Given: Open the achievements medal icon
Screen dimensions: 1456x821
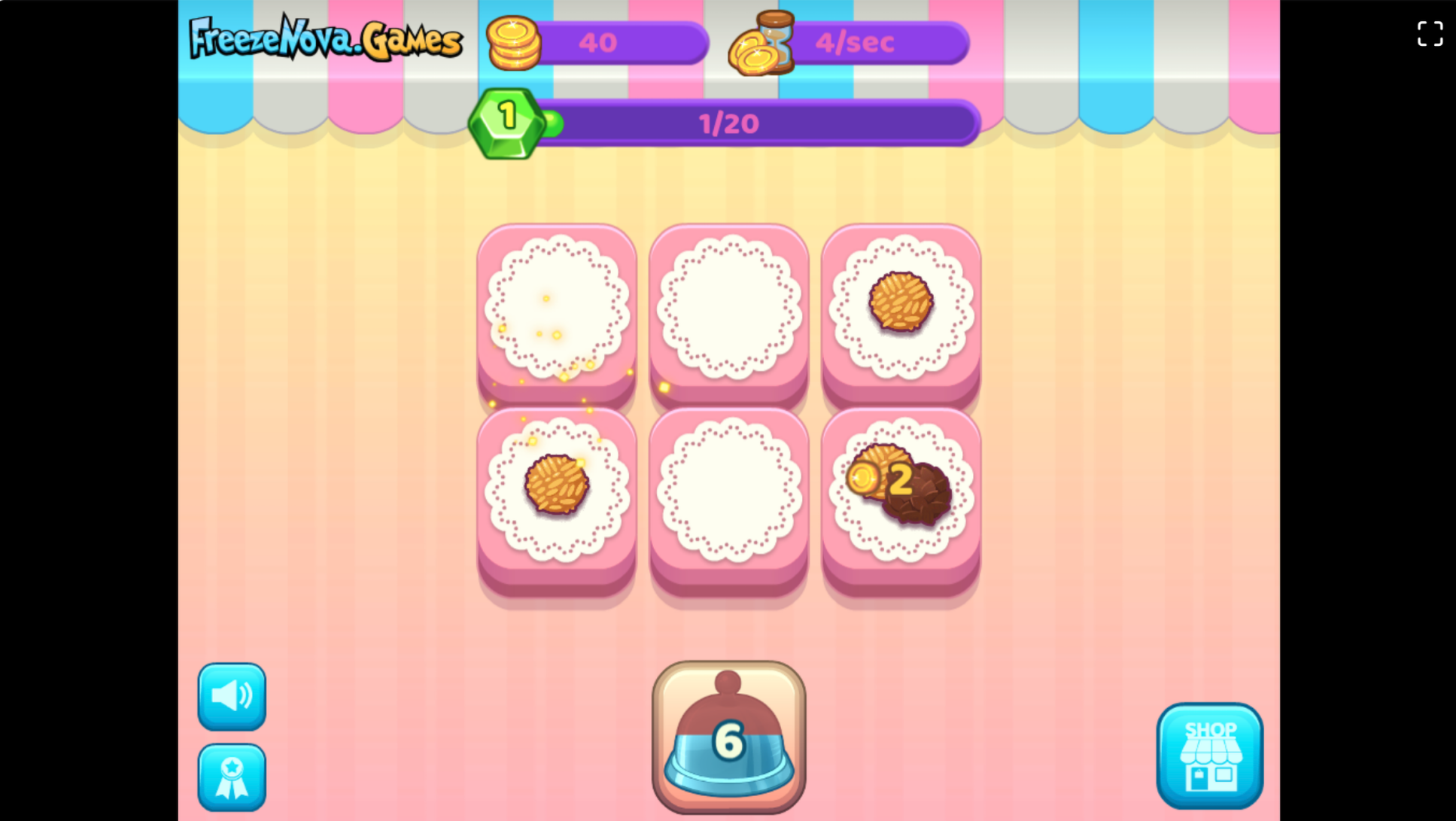Looking at the screenshot, I should tap(231, 776).
